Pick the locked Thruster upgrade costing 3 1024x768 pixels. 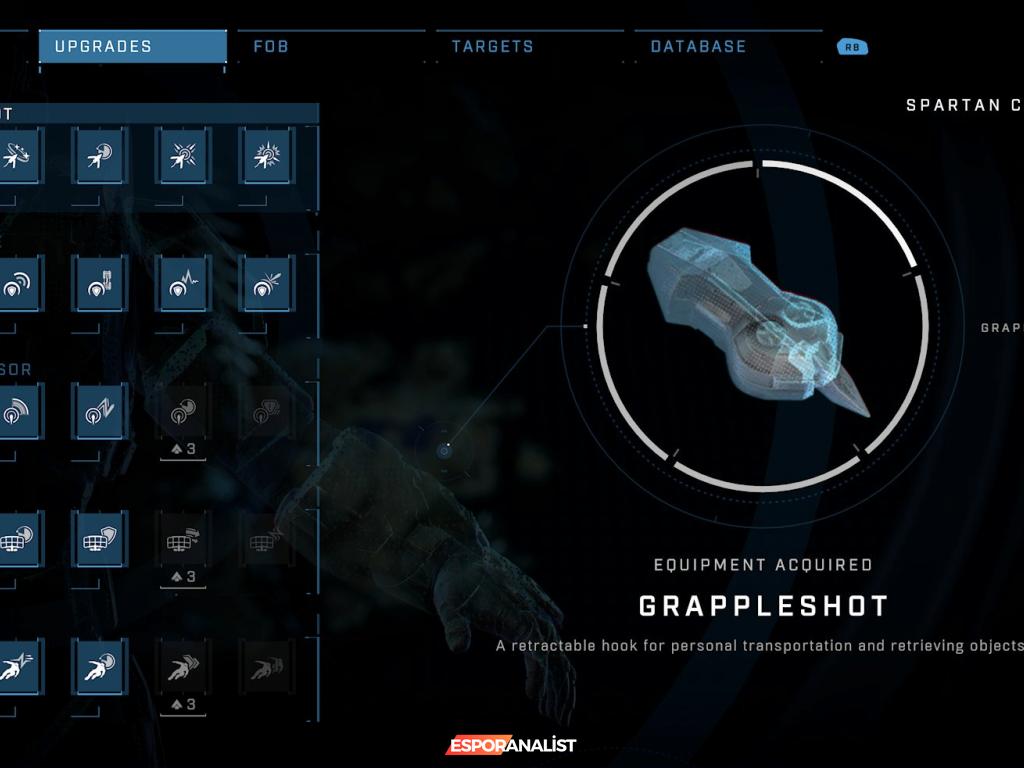click(183, 667)
